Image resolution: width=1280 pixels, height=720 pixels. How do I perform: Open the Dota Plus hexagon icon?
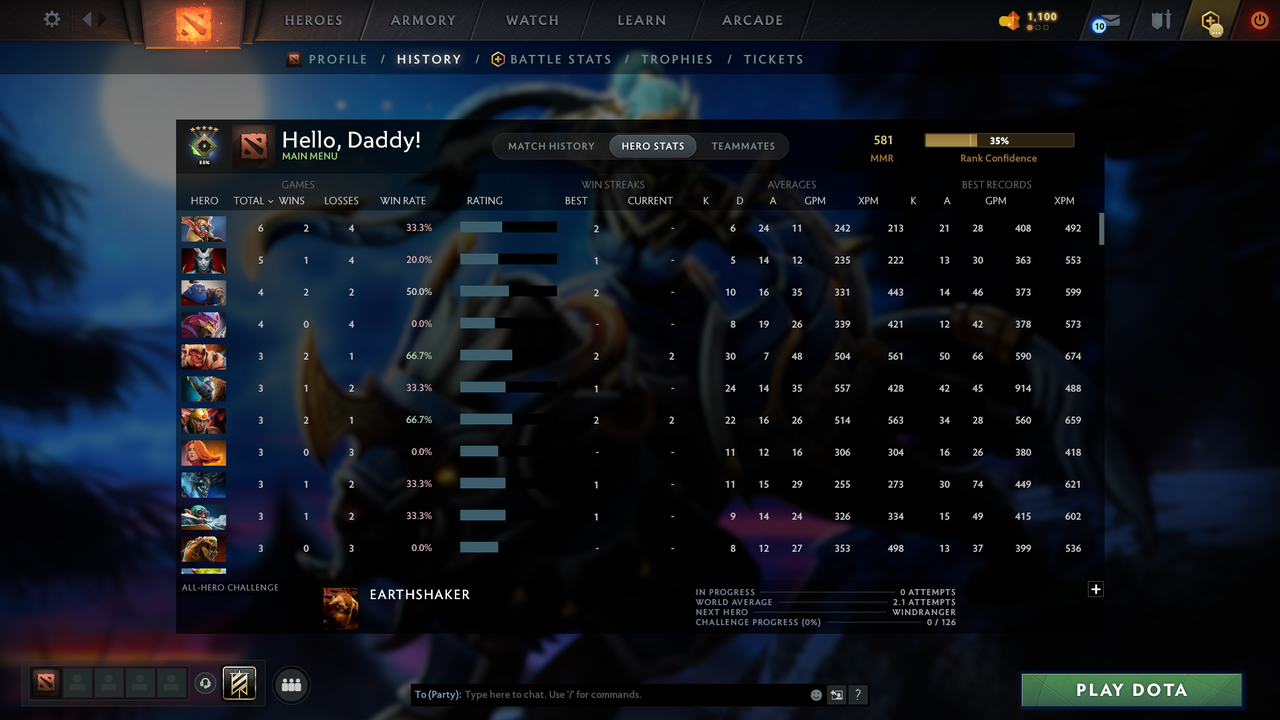[1209, 19]
